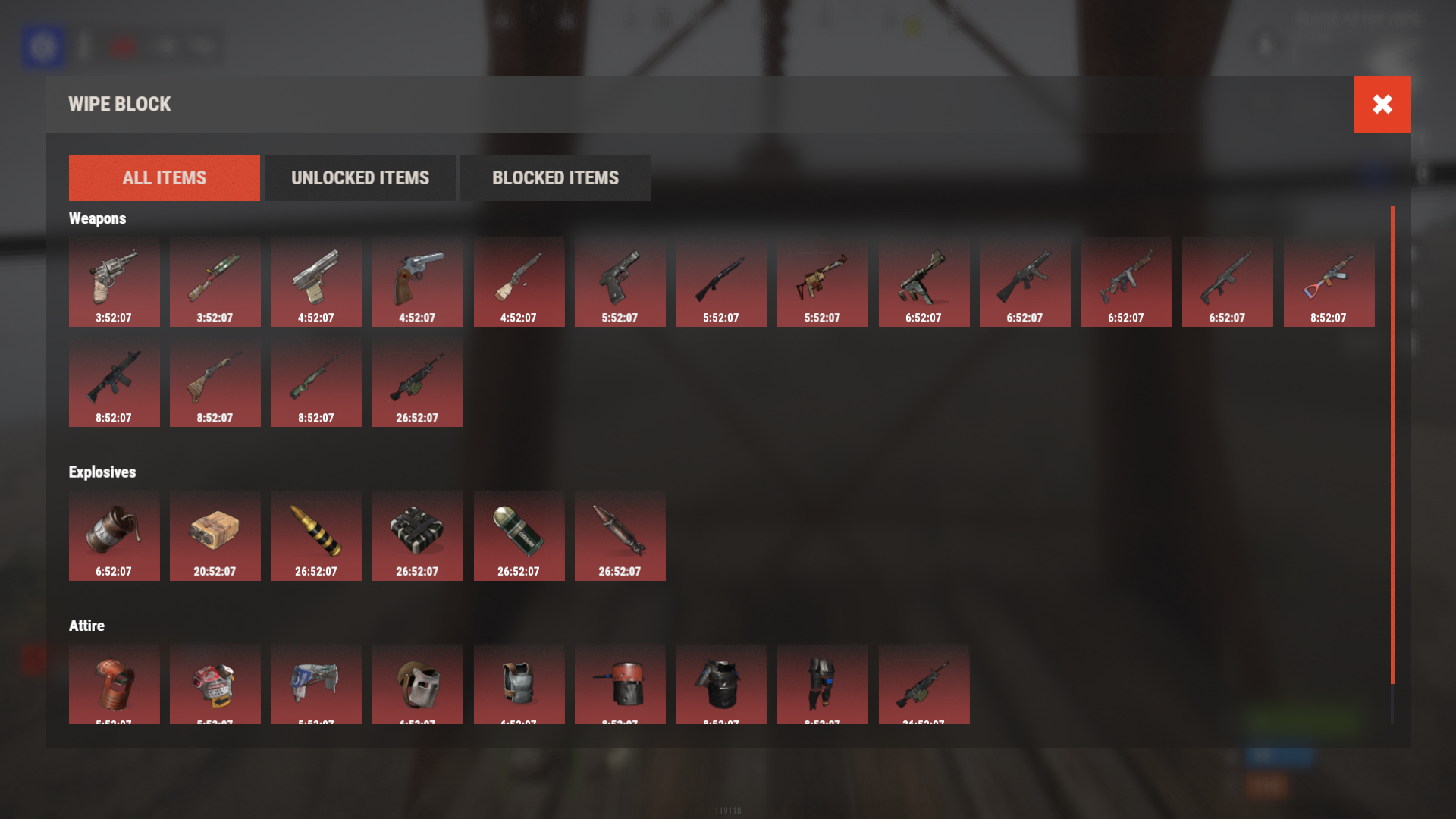Select the ALL ITEMS filter button

click(x=164, y=177)
